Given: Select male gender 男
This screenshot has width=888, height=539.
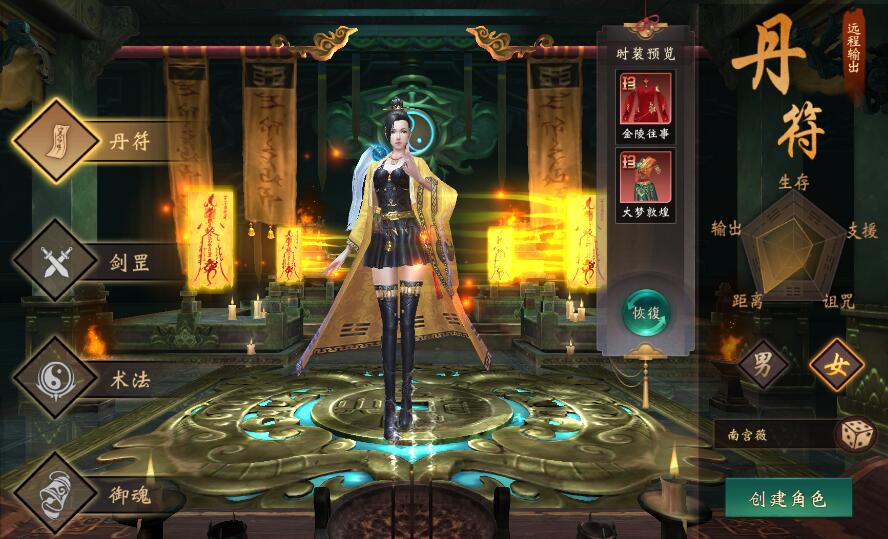Looking at the screenshot, I should (x=763, y=366).
